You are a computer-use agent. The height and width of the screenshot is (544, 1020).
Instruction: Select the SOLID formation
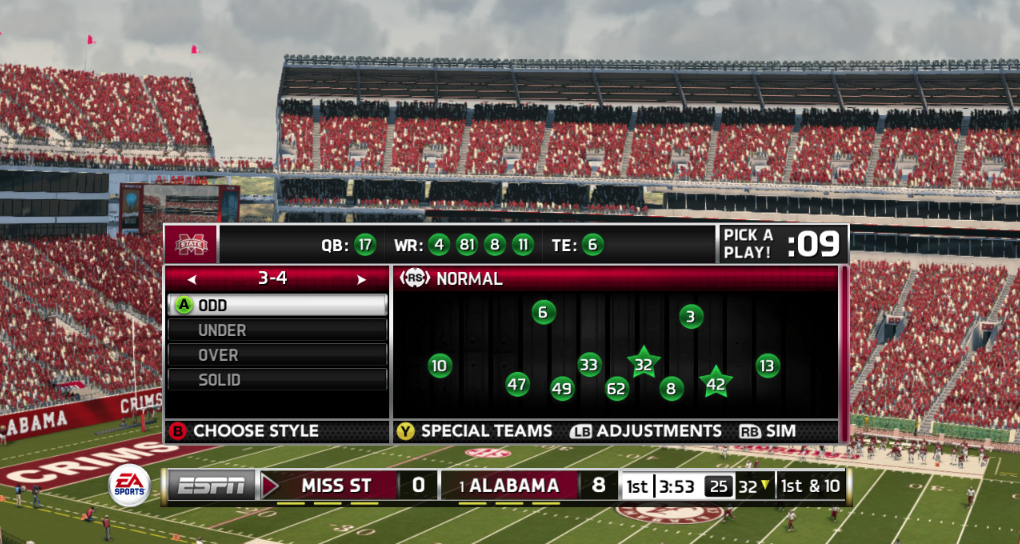277,380
